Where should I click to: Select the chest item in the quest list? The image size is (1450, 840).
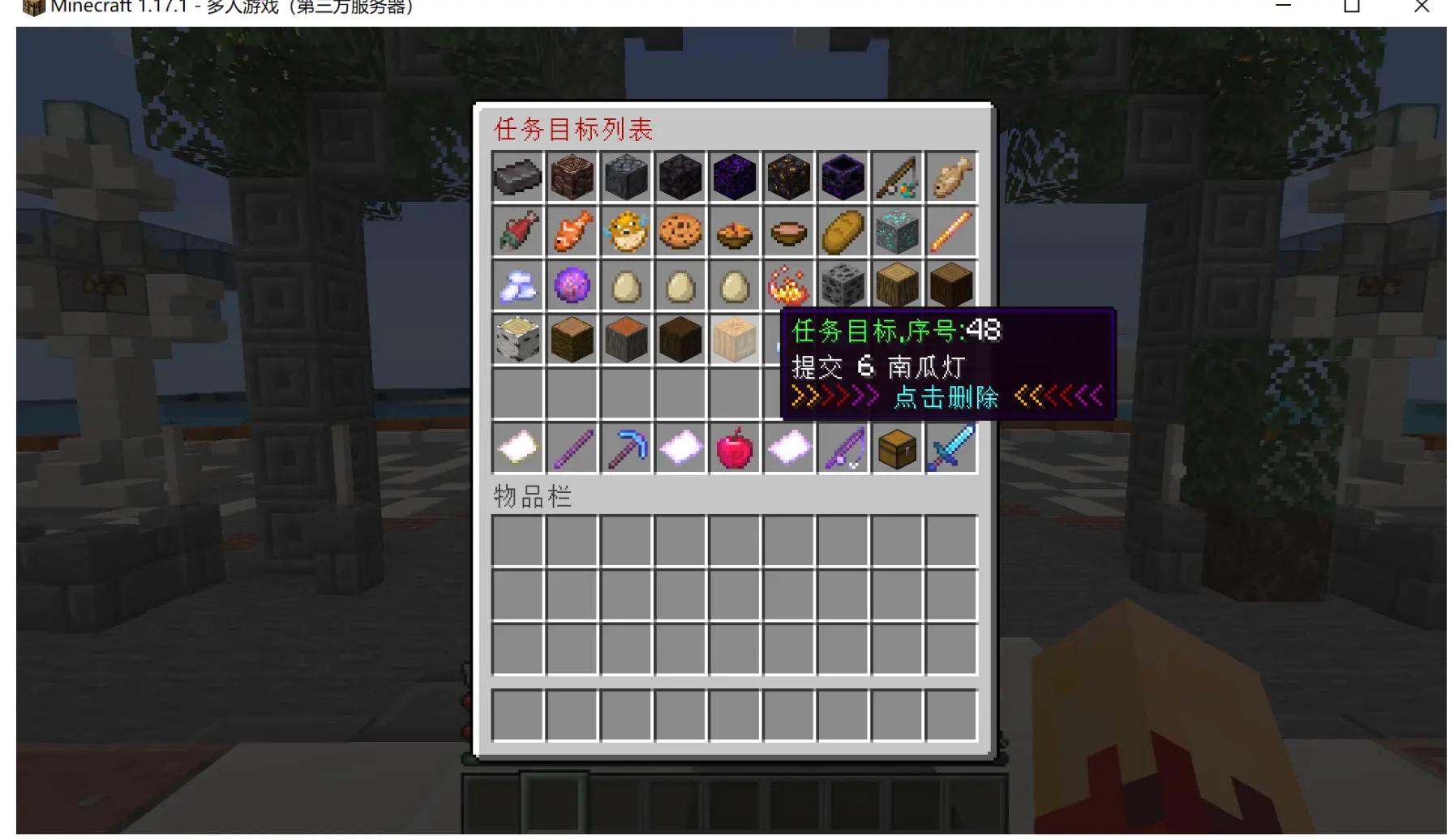coord(897,448)
